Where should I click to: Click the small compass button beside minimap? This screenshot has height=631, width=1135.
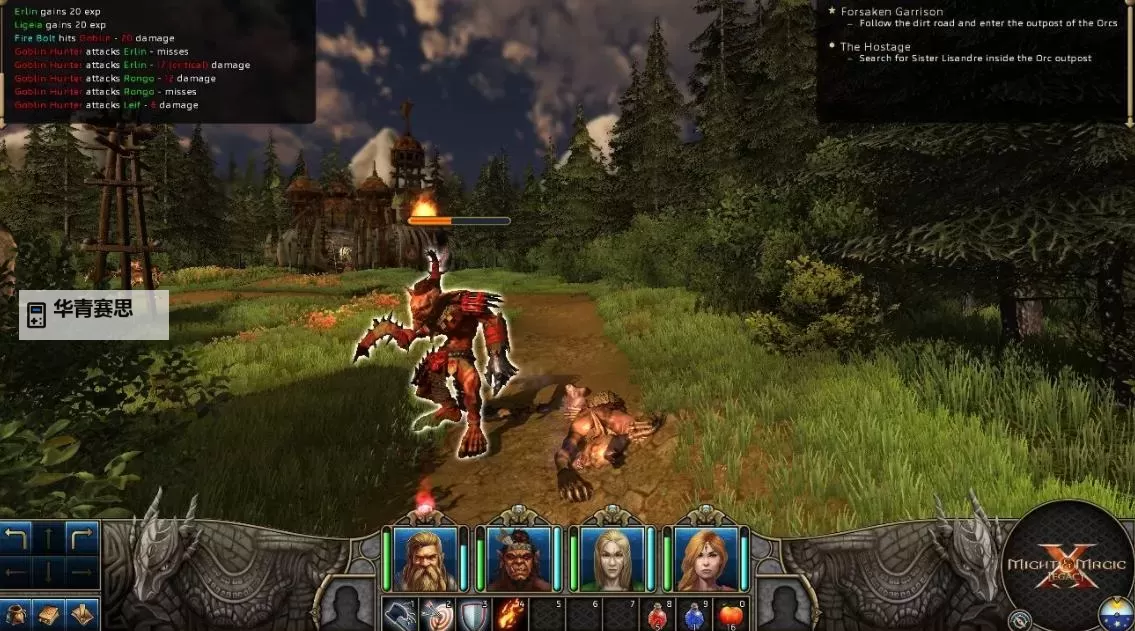pyautogui.click(x=1020, y=619)
